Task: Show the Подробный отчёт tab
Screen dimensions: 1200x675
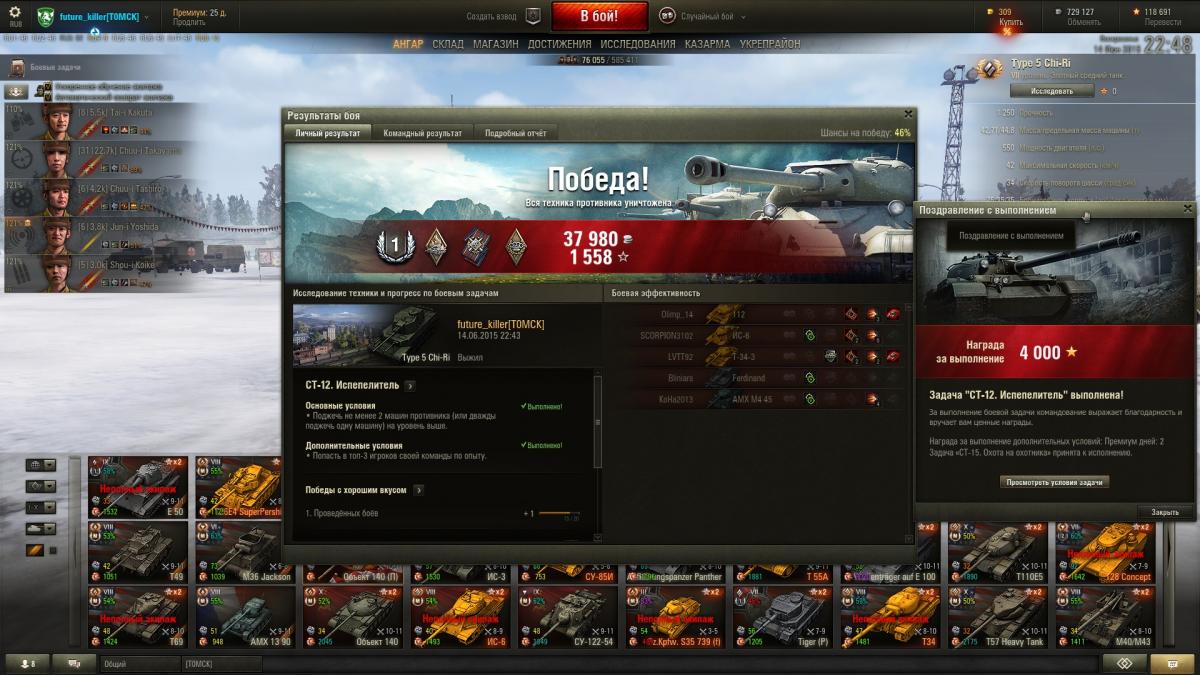Action: click(x=515, y=133)
